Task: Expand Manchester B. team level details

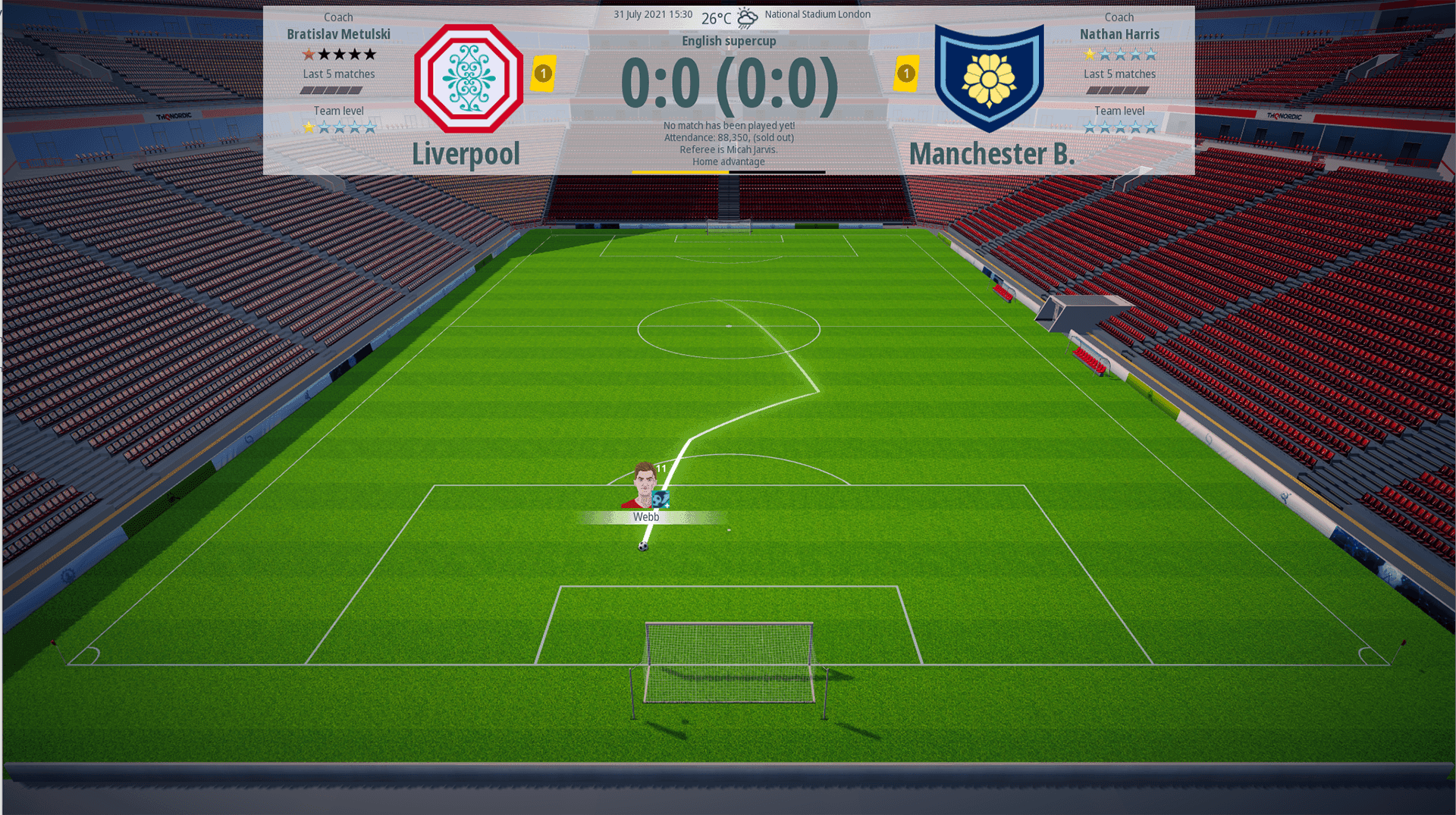Action: point(1119,127)
